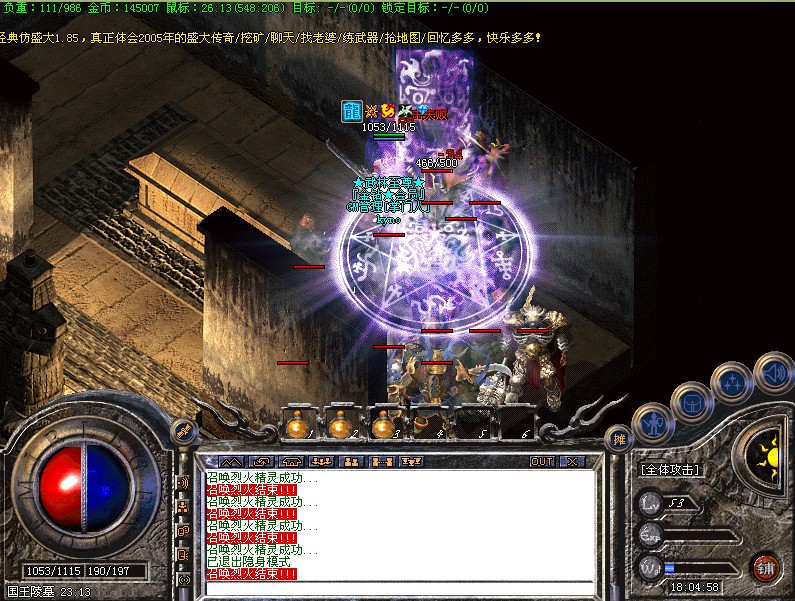Viewport: 795px width, 601px height.
Task: Toggle the blue dragon 龍 buff icon
Action: [x=351, y=111]
